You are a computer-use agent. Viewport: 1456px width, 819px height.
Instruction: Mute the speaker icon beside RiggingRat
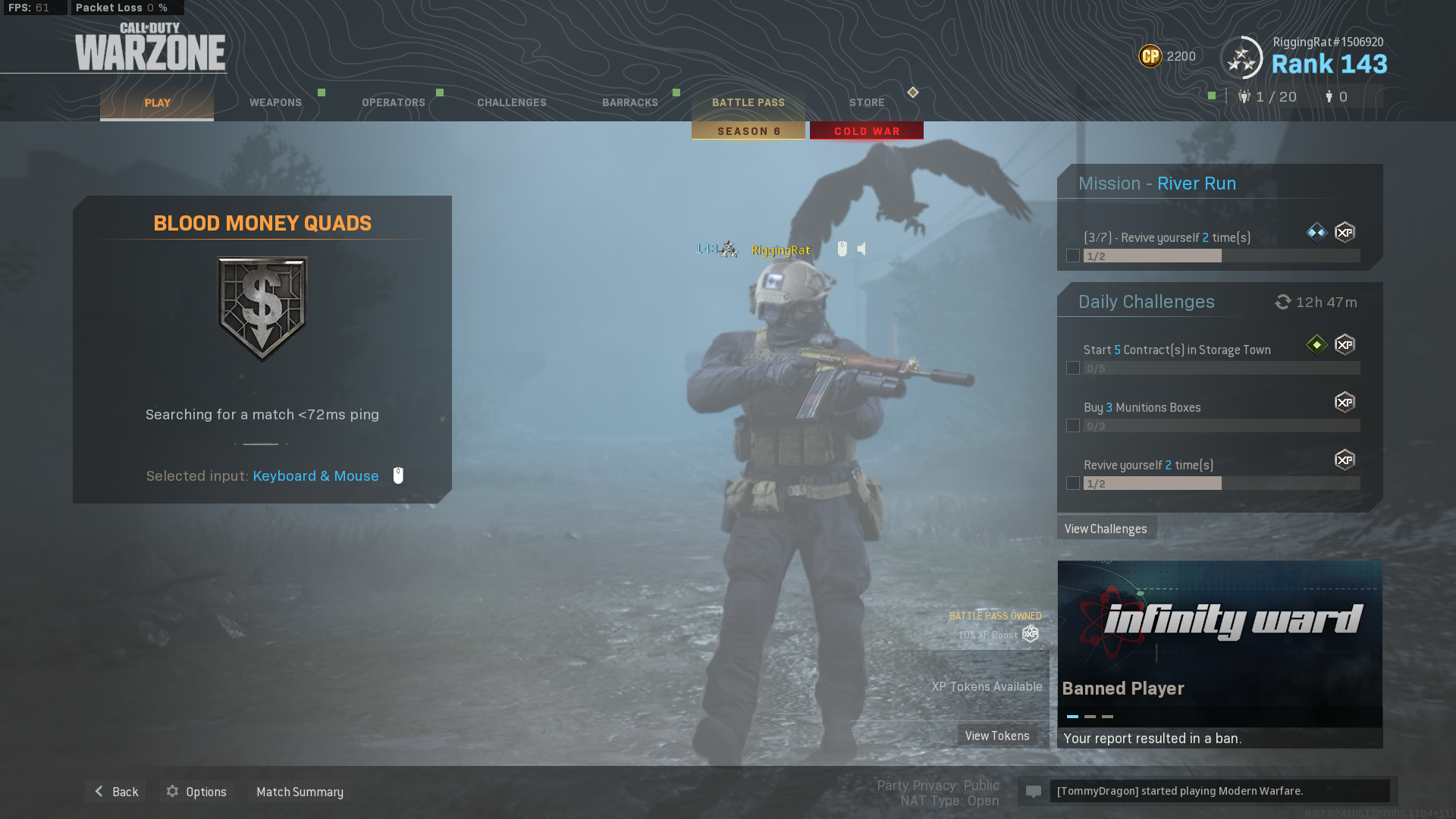coord(861,249)
